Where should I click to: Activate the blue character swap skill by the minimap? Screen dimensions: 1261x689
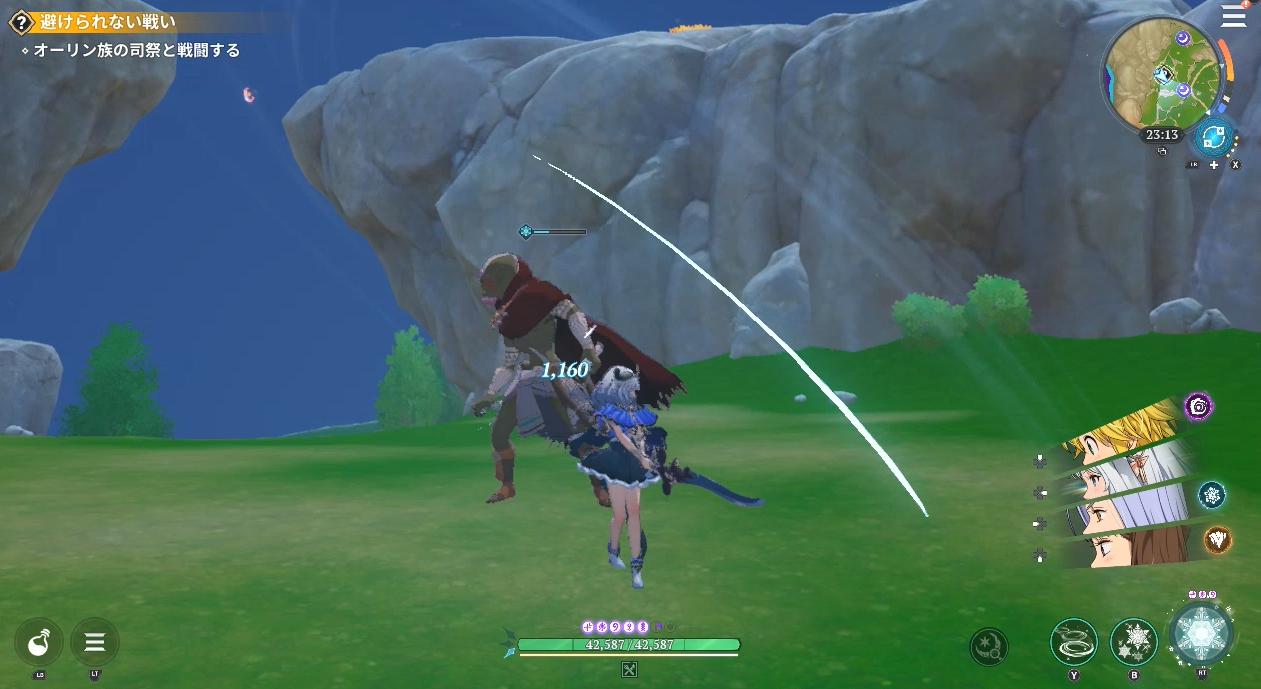(x=1215, y=136)
